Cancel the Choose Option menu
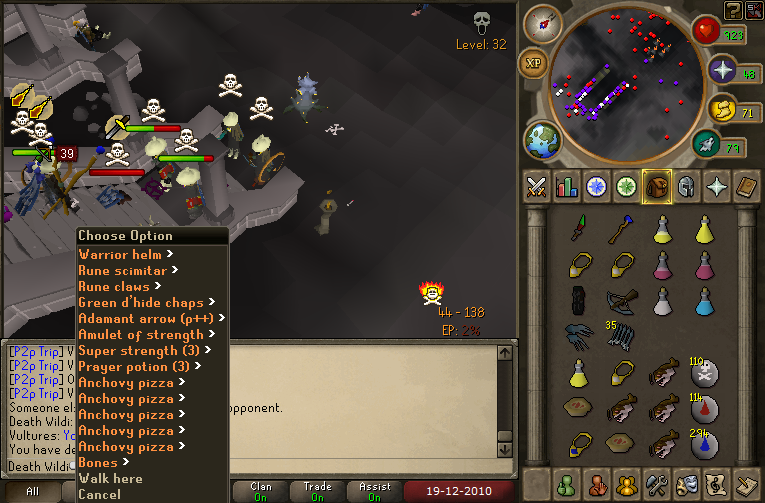Viewport: 765px width, 503px height. 99,494
